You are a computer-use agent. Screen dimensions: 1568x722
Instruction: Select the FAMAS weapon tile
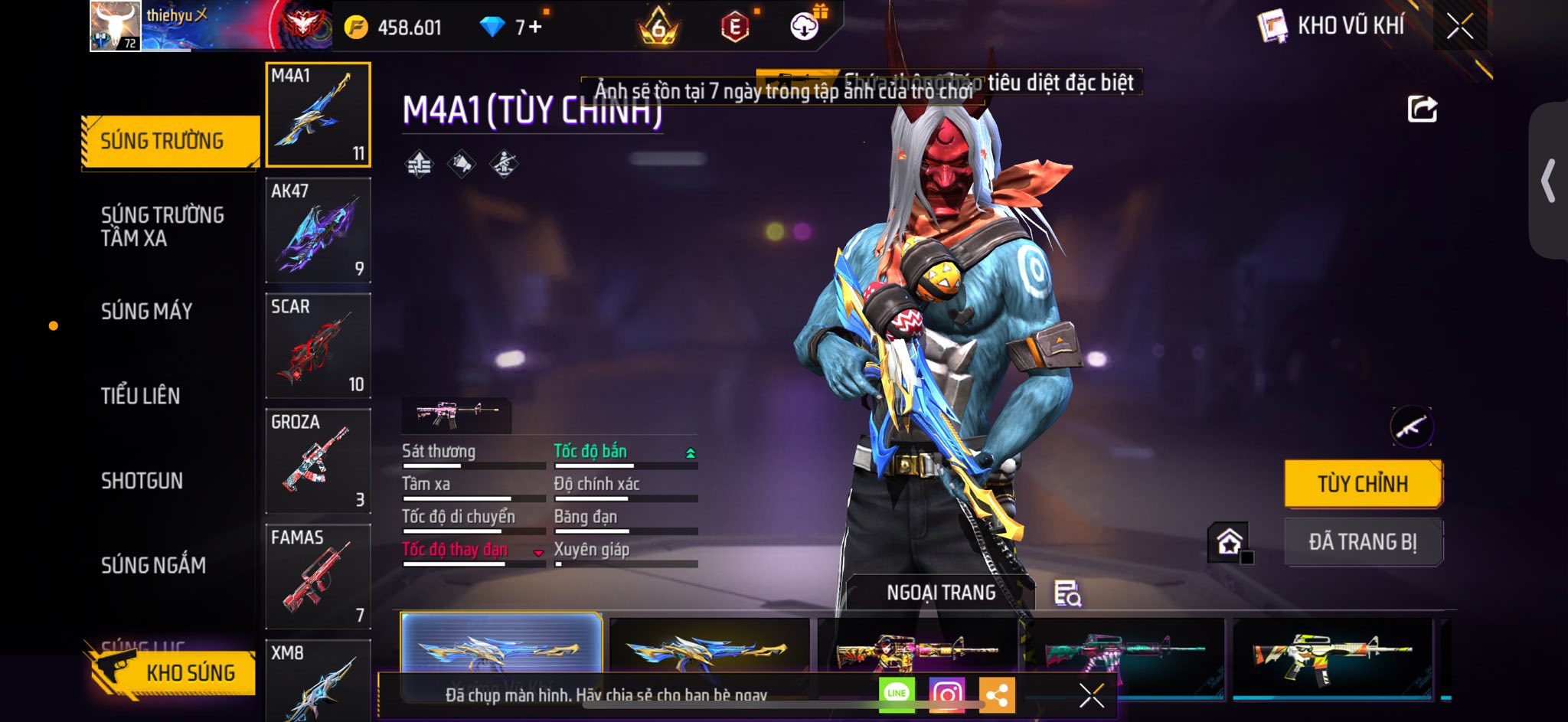[x=318, y=577]
